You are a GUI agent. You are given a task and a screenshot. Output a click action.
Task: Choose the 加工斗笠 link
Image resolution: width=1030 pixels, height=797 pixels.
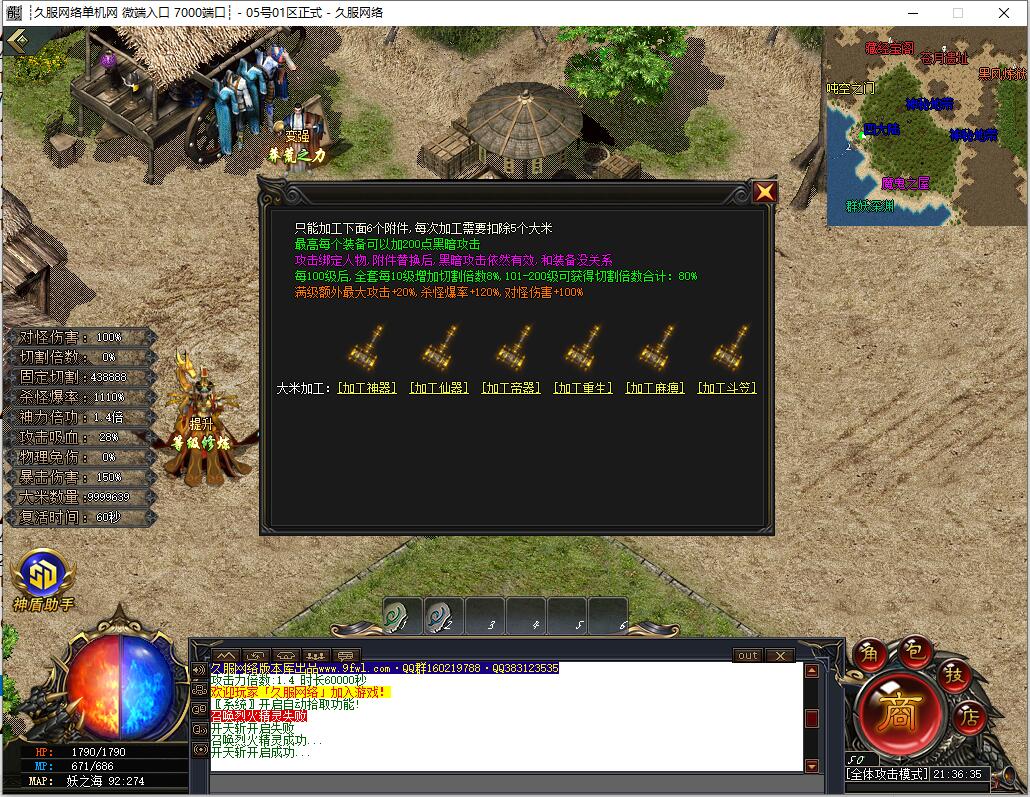coord(727,388)
